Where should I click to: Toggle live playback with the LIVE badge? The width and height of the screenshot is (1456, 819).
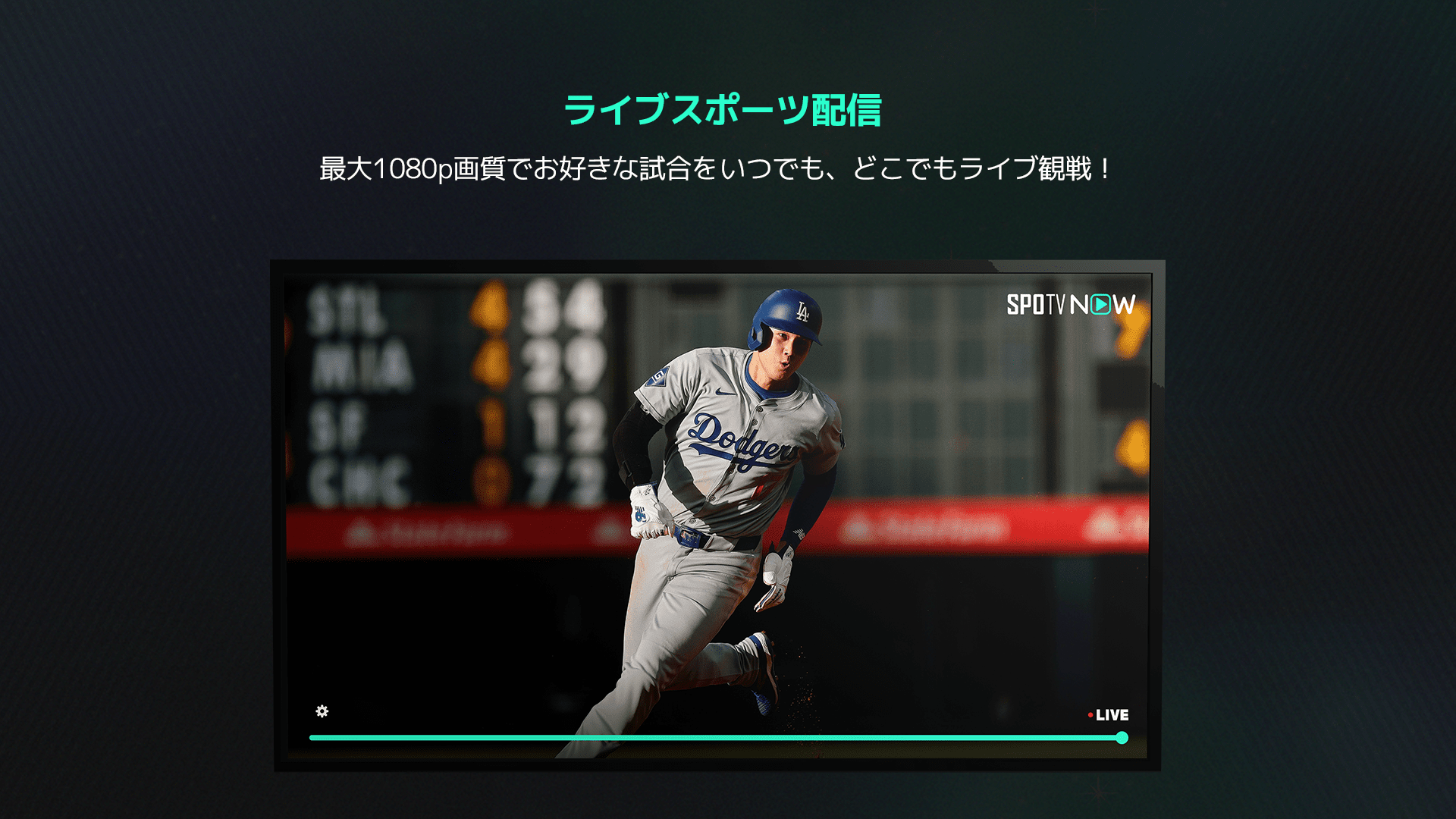click(x=1110, y=714)
